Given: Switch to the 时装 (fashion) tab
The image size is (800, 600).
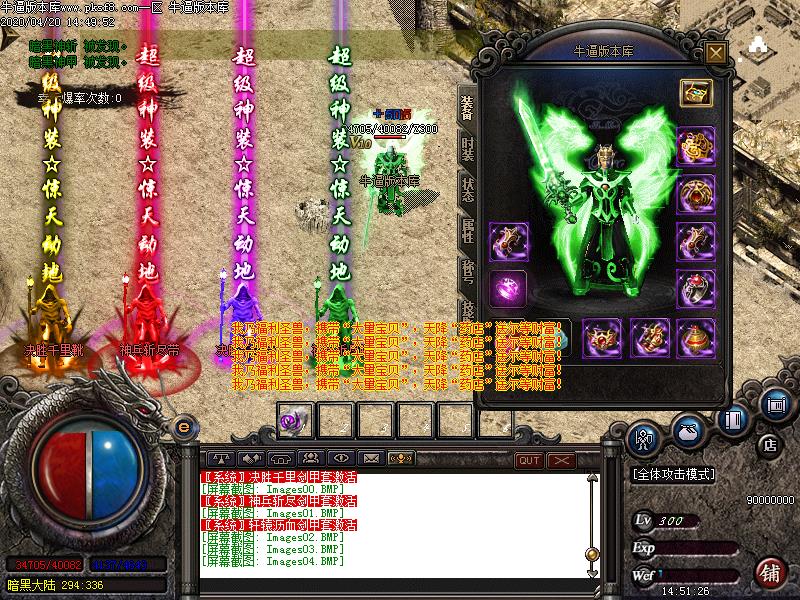Looking at the screenshot, I should tap(467, 150).
